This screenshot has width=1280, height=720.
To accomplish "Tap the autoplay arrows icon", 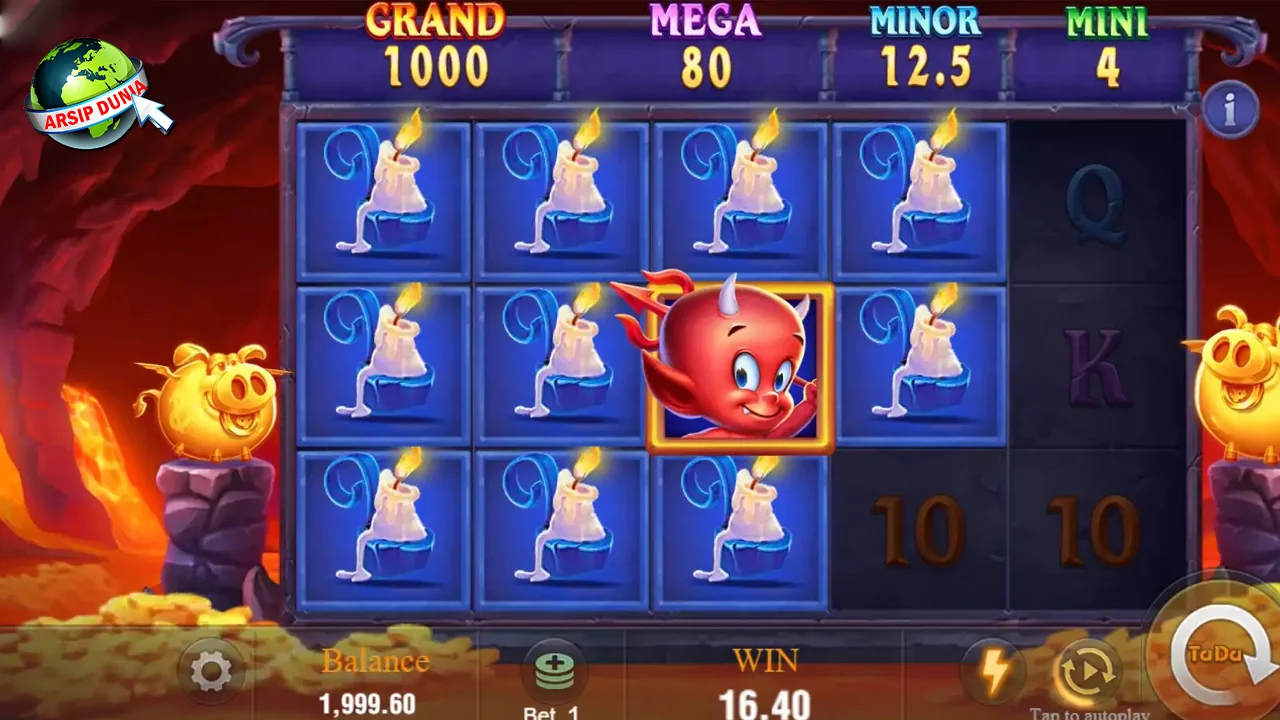I will 1089,671.
